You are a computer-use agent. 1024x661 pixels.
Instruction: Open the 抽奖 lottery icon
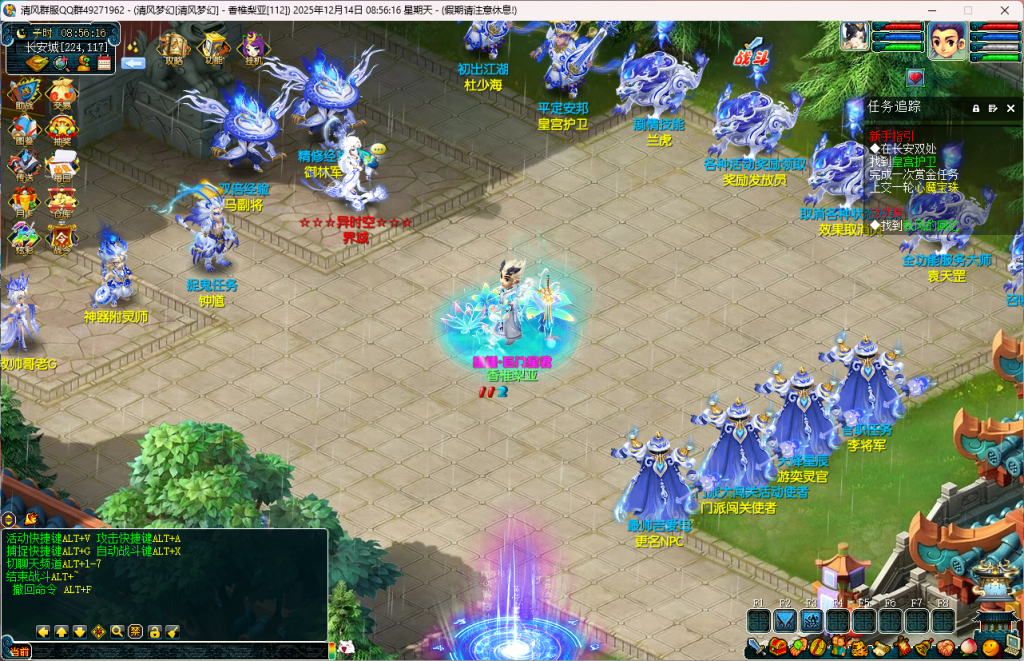point(62,130)
